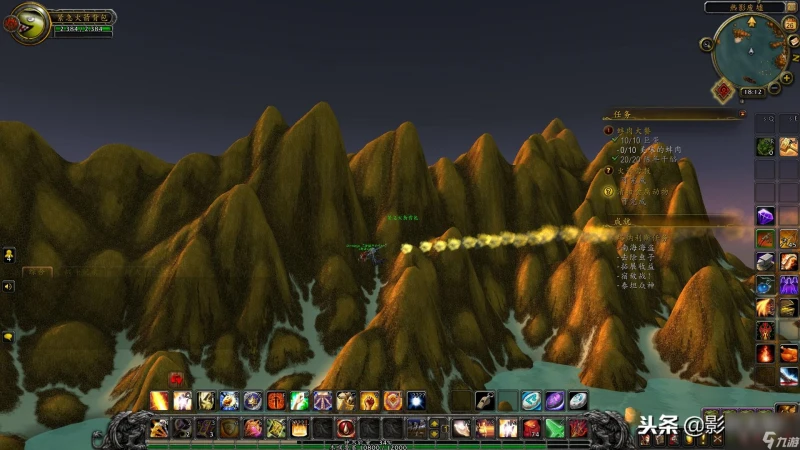Click the player portrait frame
This screenshot has height=450, width=800.
(27, 22)
